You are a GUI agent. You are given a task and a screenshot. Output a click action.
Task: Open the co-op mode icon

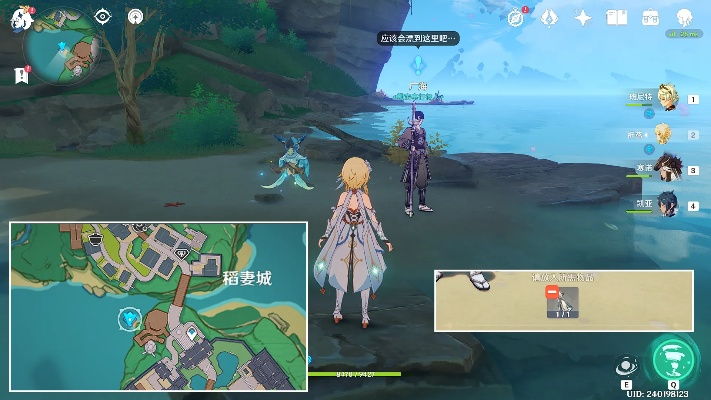pos(684,18)
